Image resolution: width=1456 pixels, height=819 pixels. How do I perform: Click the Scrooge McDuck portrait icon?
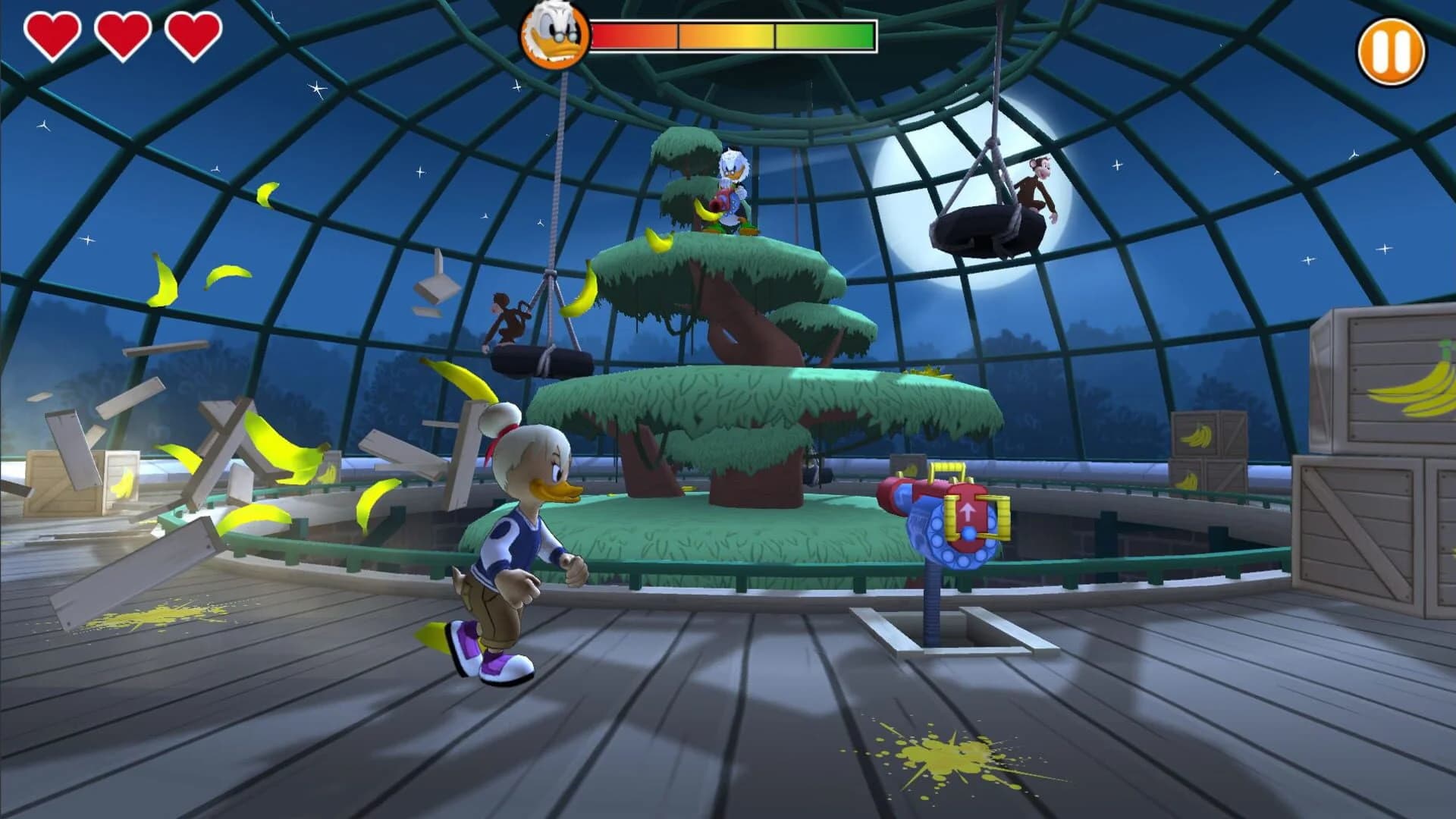(554, 36)
